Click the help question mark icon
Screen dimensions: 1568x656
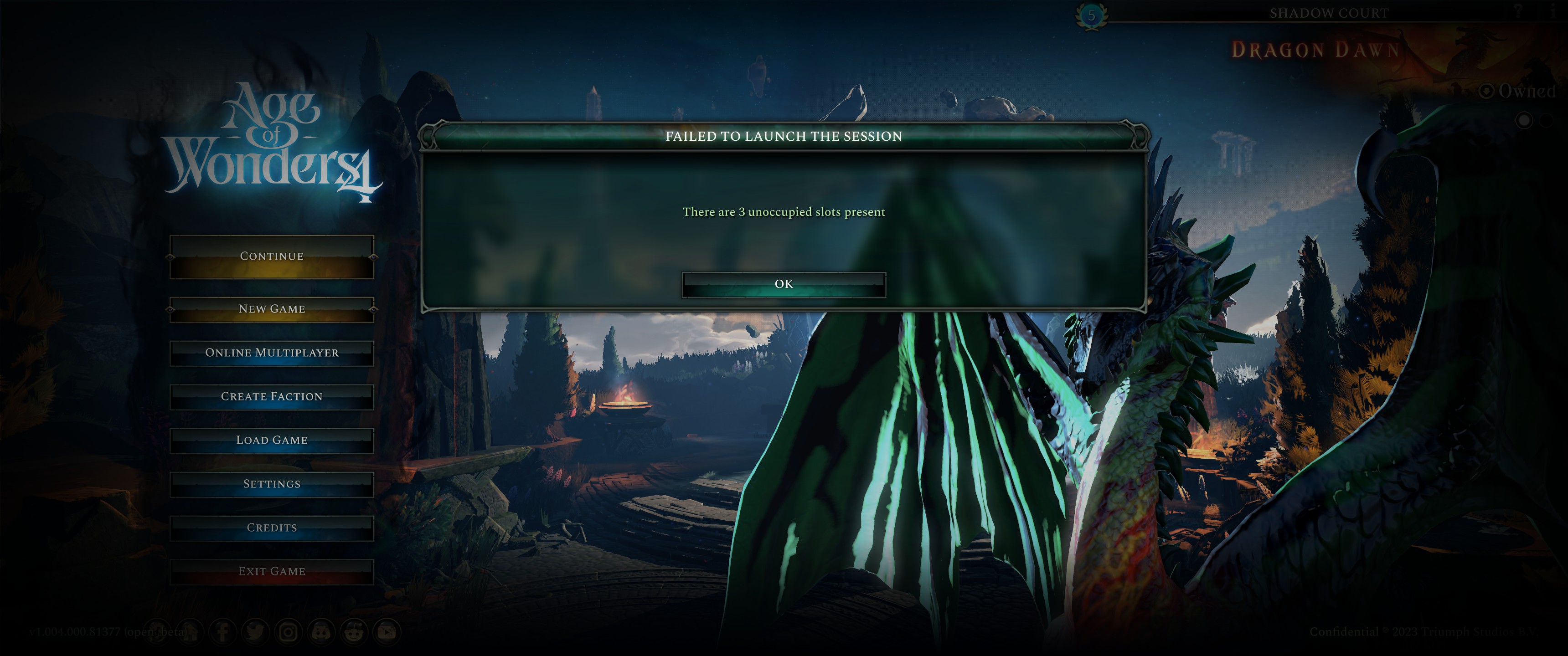click(1518, 10)
